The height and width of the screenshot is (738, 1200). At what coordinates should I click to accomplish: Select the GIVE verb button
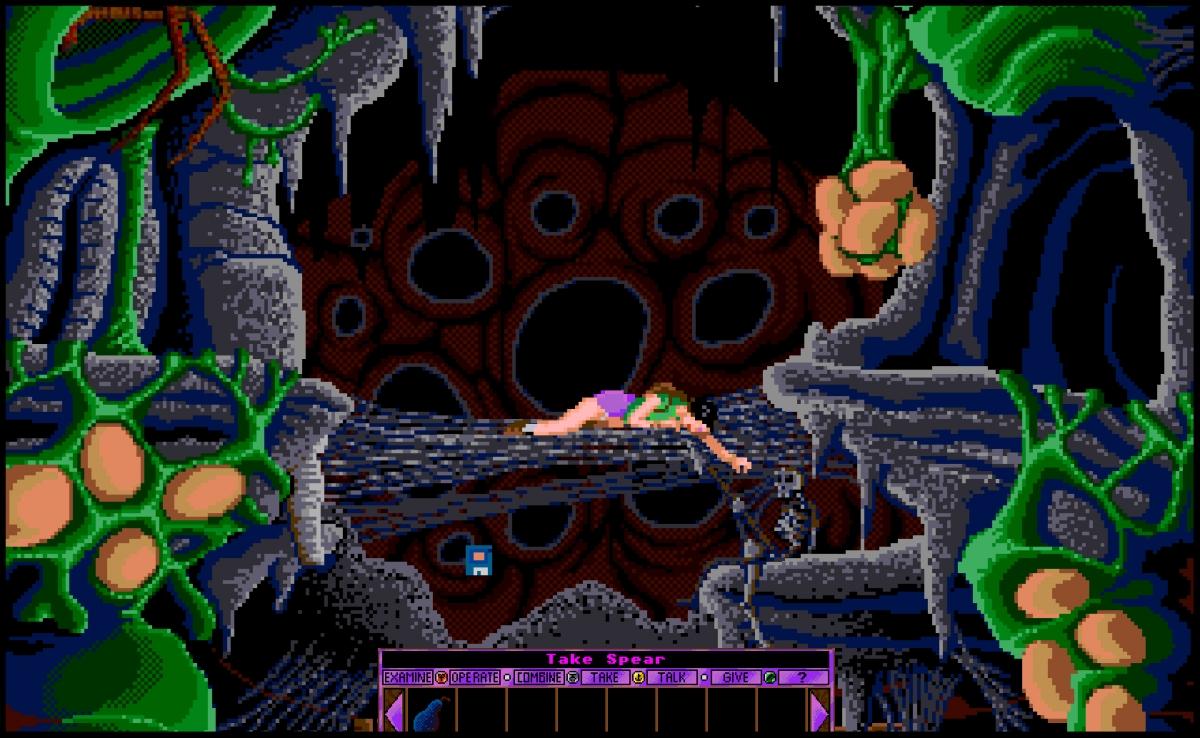coord(735,677)
